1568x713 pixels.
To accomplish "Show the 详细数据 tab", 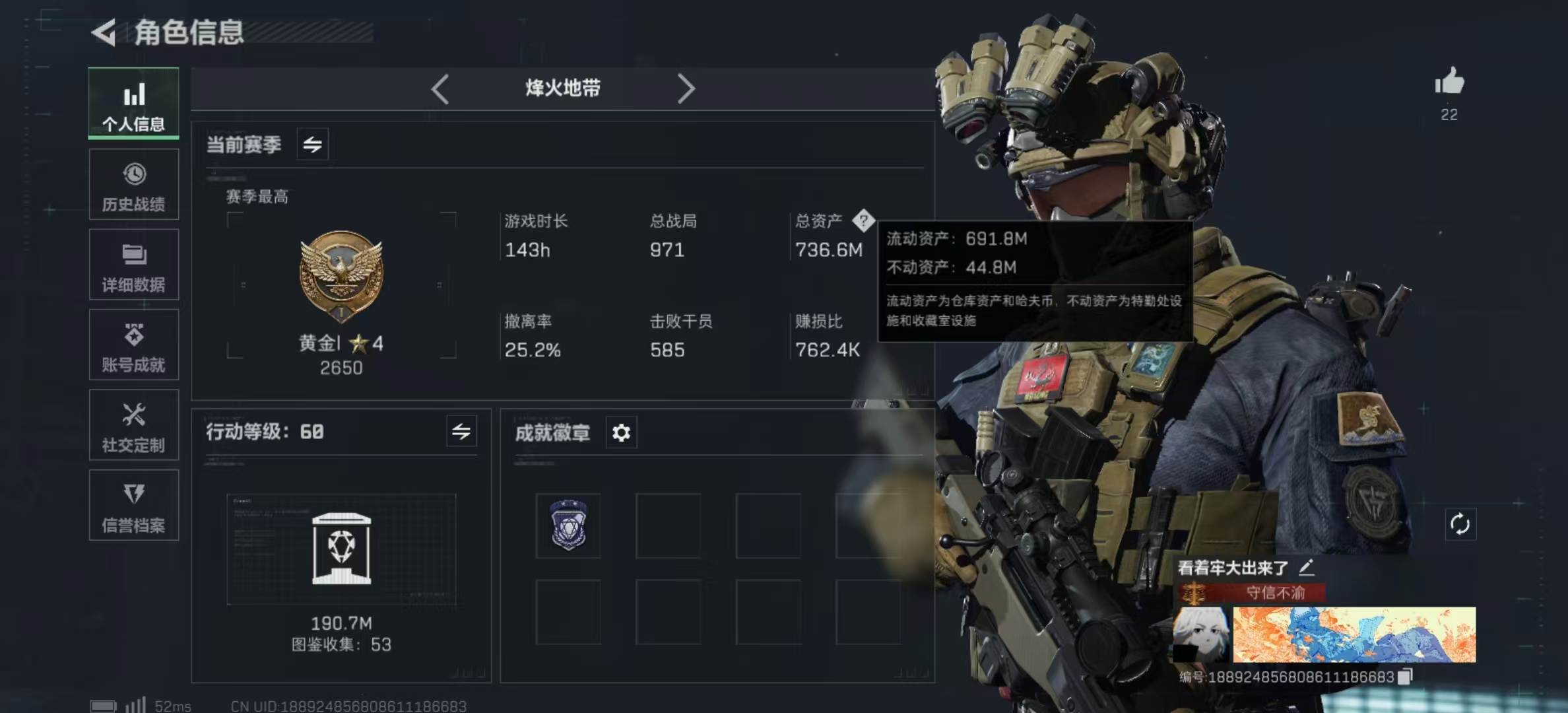I will click(134, 265).
